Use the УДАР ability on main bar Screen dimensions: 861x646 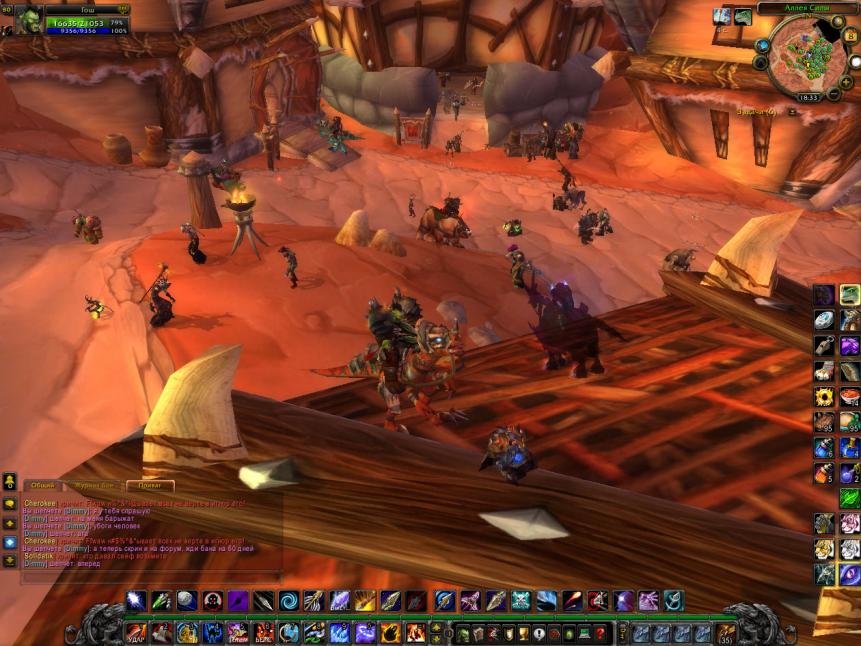coord(136,632)
